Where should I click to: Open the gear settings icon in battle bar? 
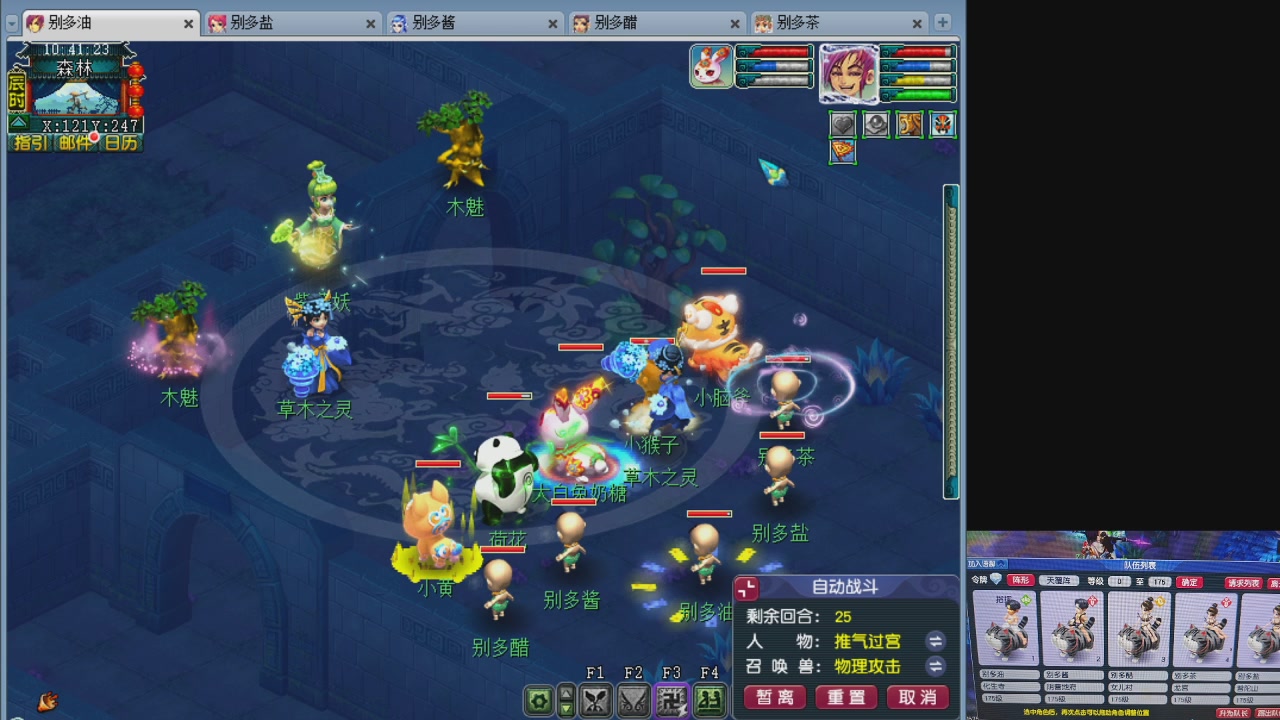tap(538, 700)
